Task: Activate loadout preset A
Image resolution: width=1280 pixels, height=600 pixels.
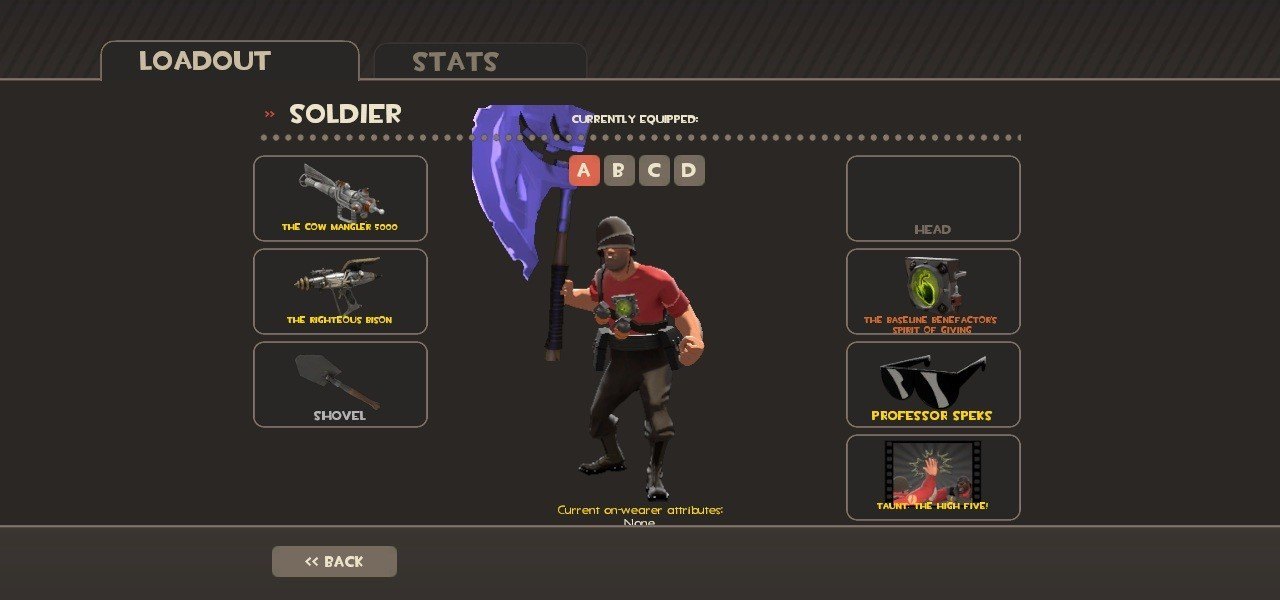Action: (584, 171)
